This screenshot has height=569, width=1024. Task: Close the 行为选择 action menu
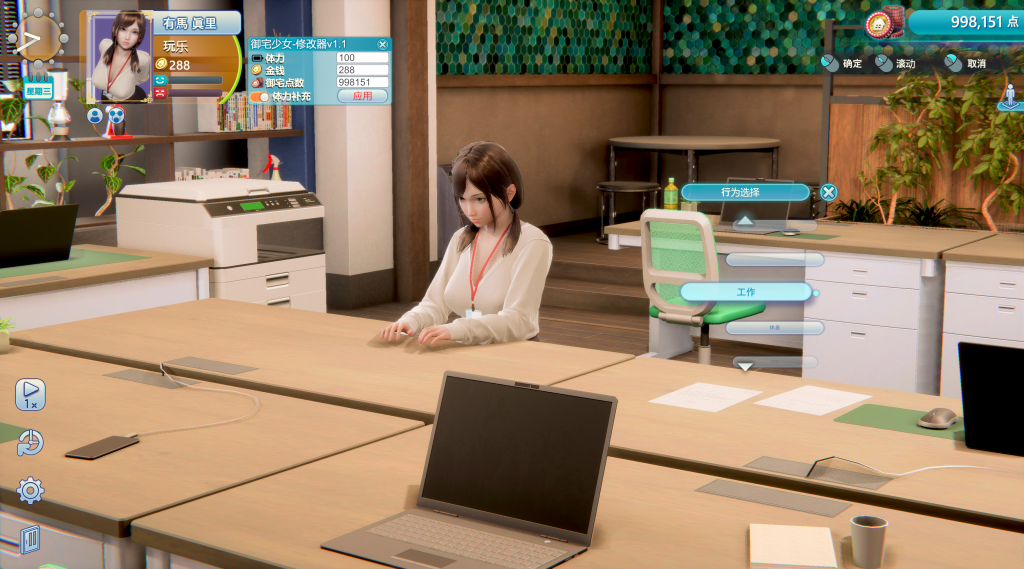tap(828, 192)
